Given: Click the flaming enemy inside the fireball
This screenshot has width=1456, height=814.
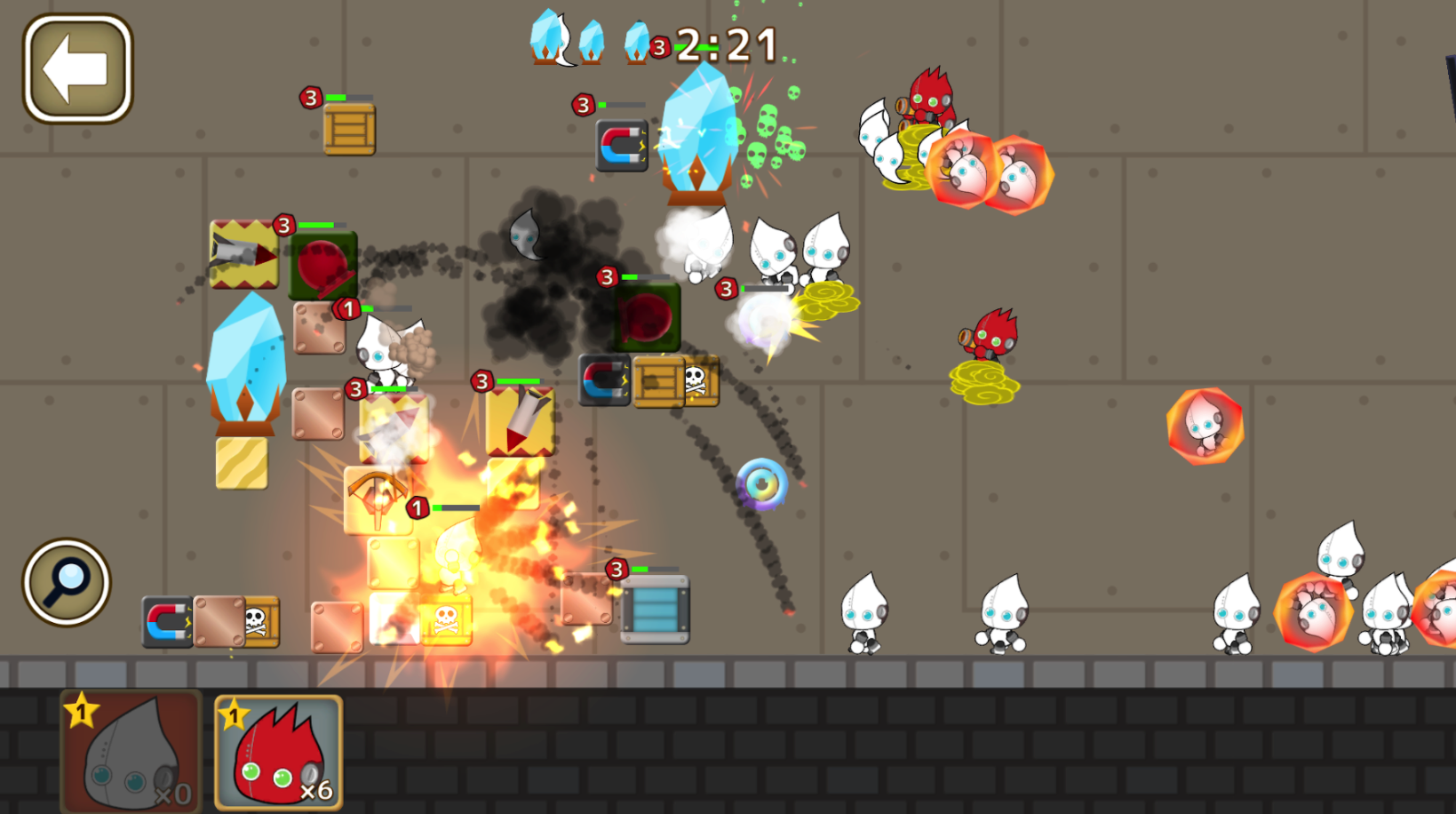Looking at the screenshot, I should 1205,427.
